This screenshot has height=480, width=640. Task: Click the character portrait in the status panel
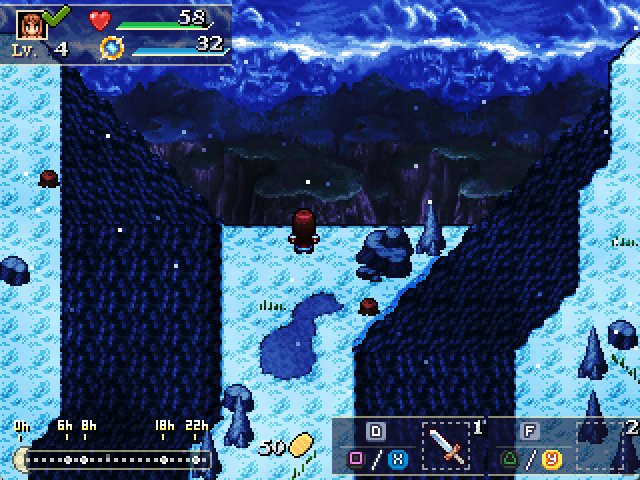click(31, 22)
